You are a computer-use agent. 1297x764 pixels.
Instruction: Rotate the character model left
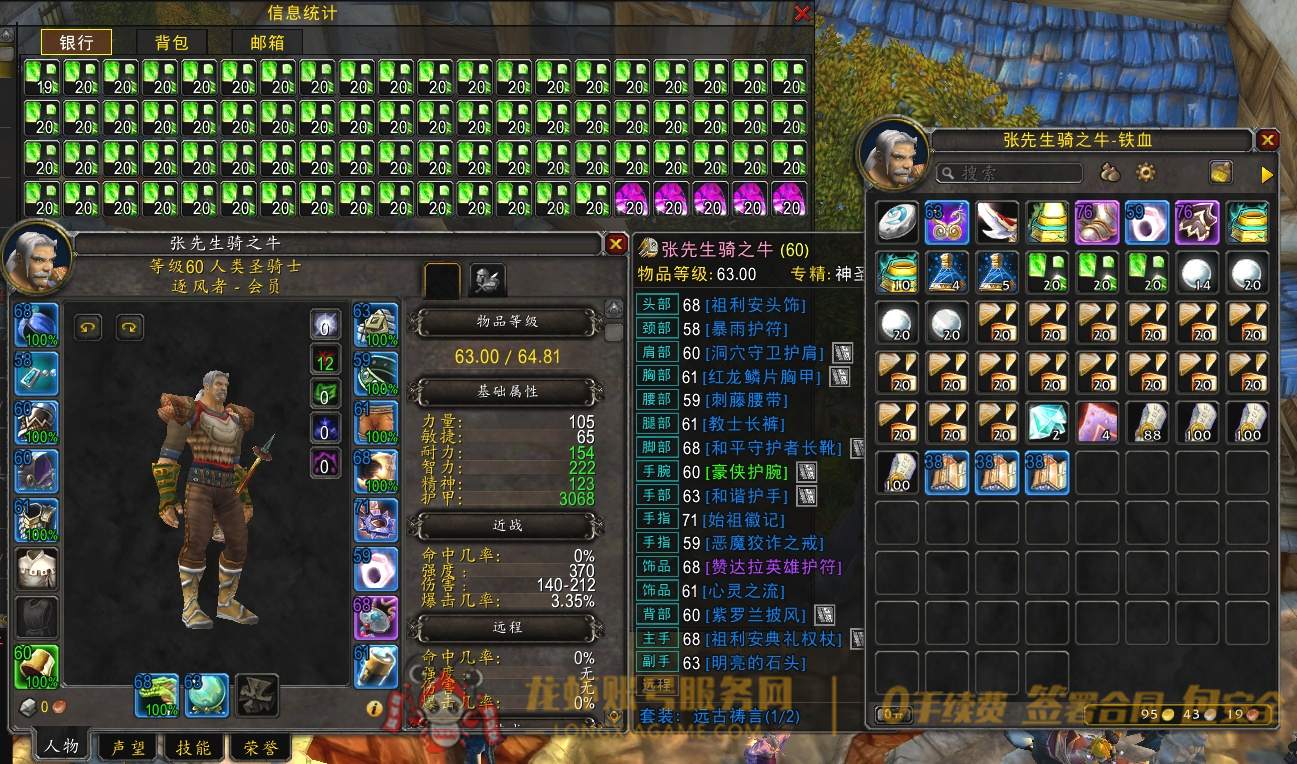(x=88, y=327)
